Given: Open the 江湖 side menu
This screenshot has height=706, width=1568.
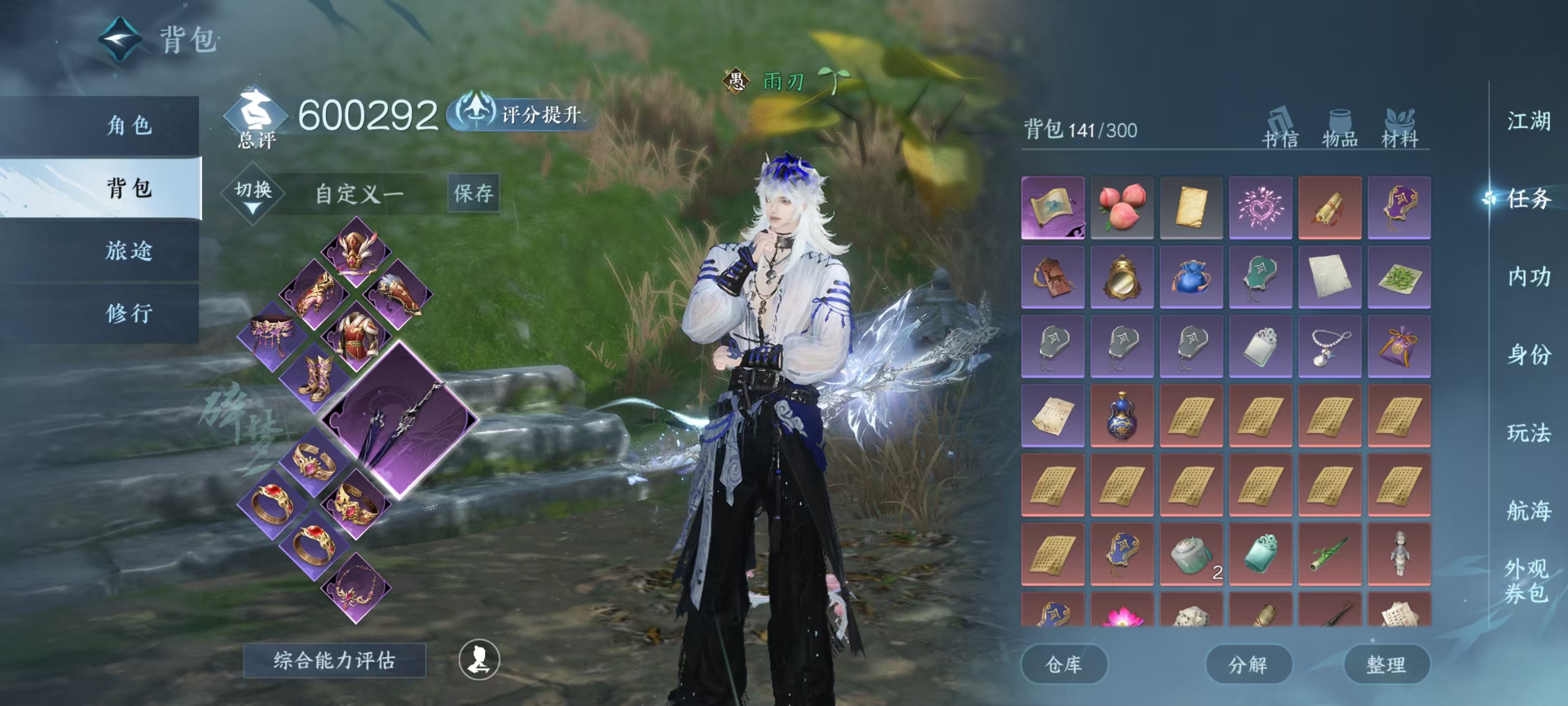Looking at the screenshot, I should click(1528, 120).
